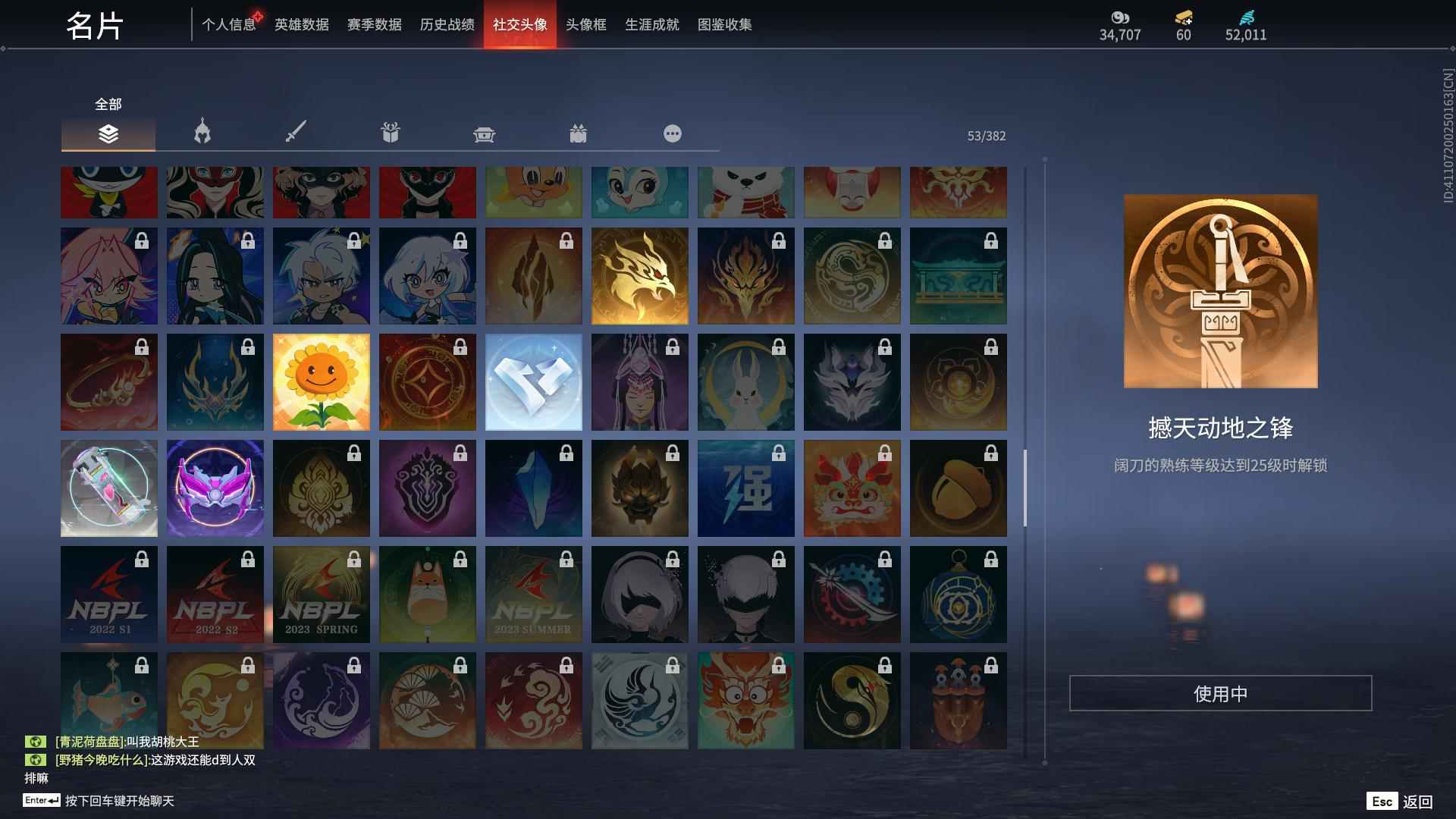1456x819 pixels.
Task: Select the purple mecha mask avatar
Action: coord(215,488)
